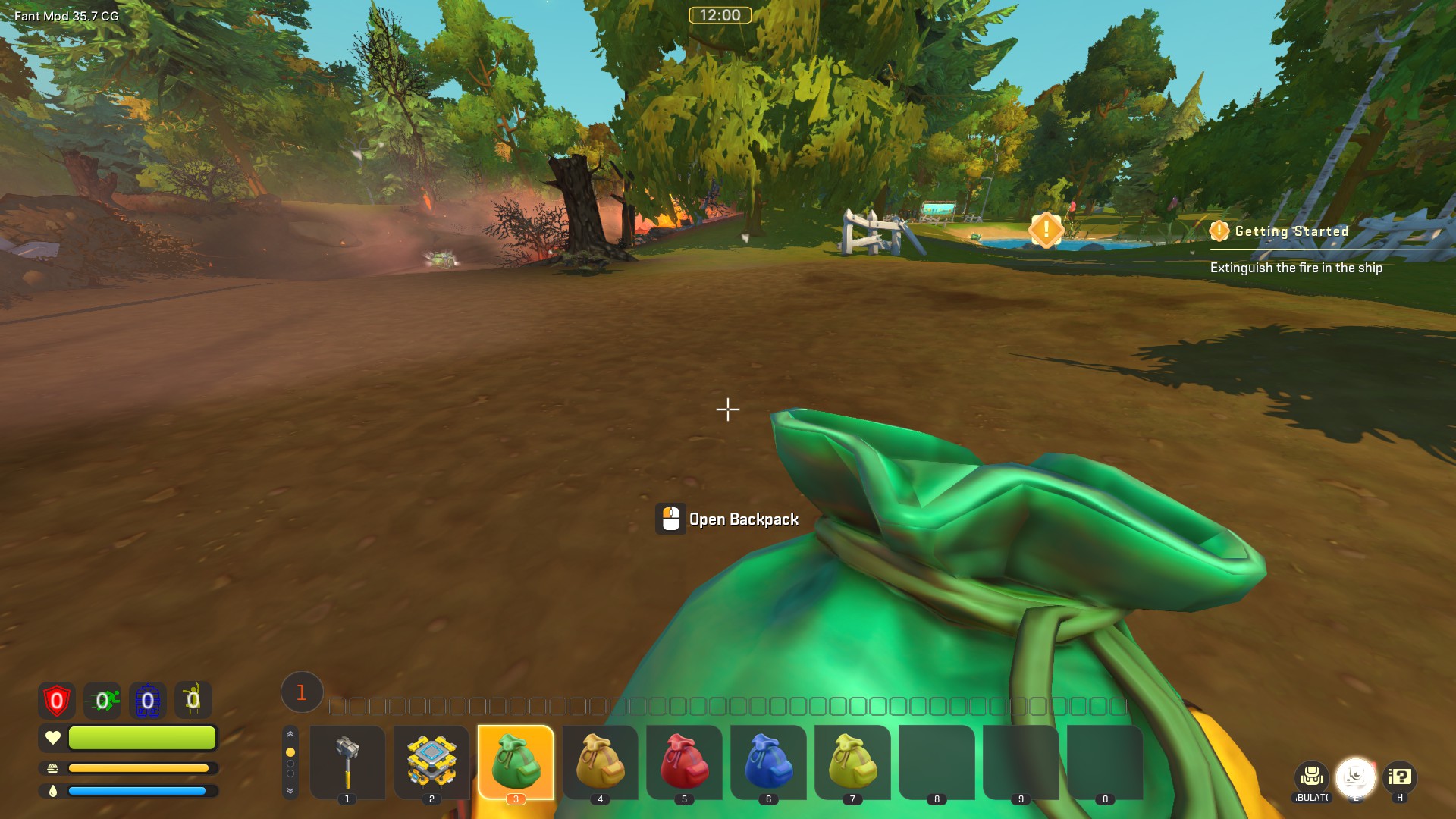This screenshot has height=819, width=1456.
Task: Click the Getting Started quest tracker
Action: click(x=1291, y=231)
